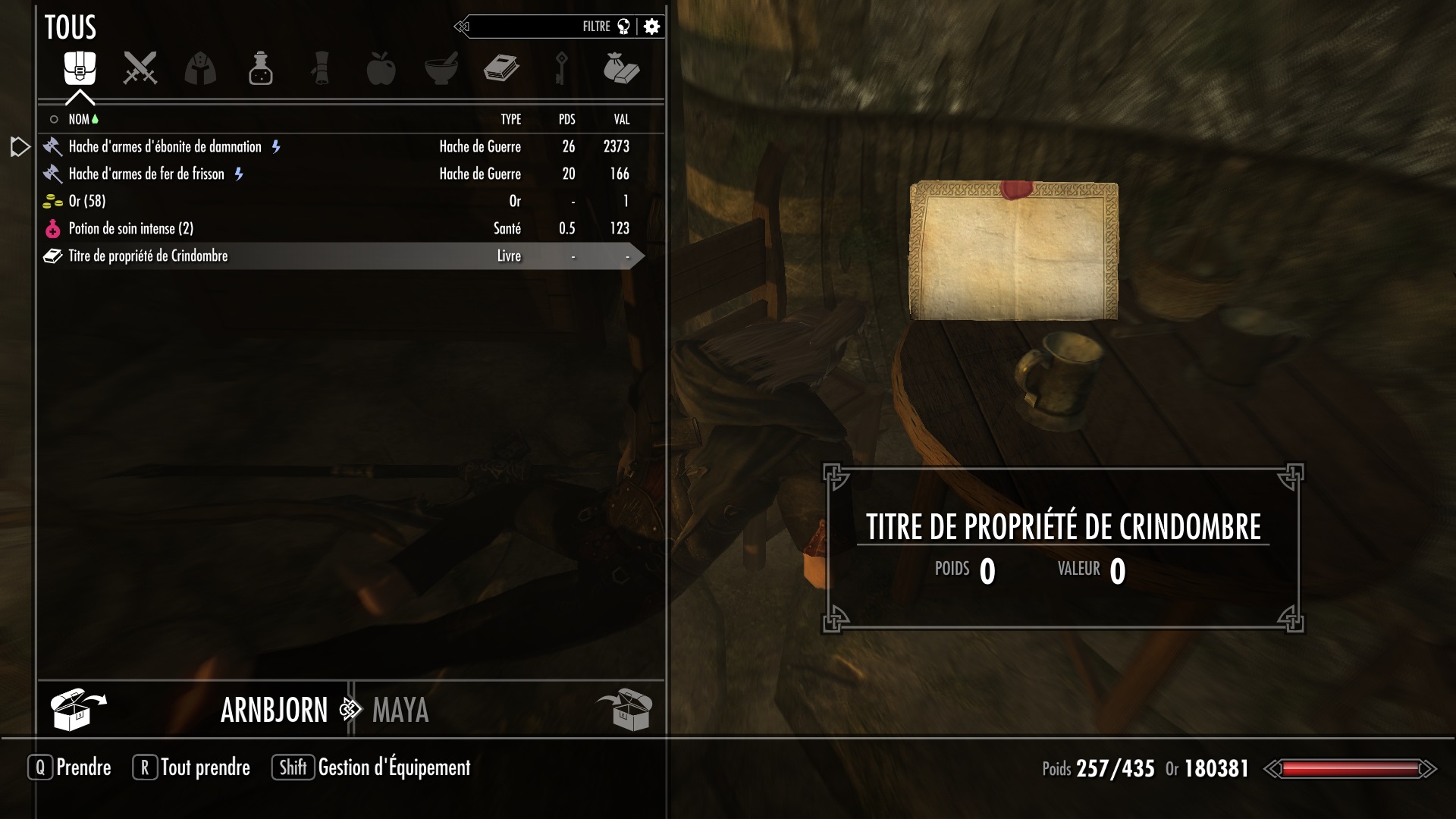Show the miscellaneous items pouch tab

[621, 69]
